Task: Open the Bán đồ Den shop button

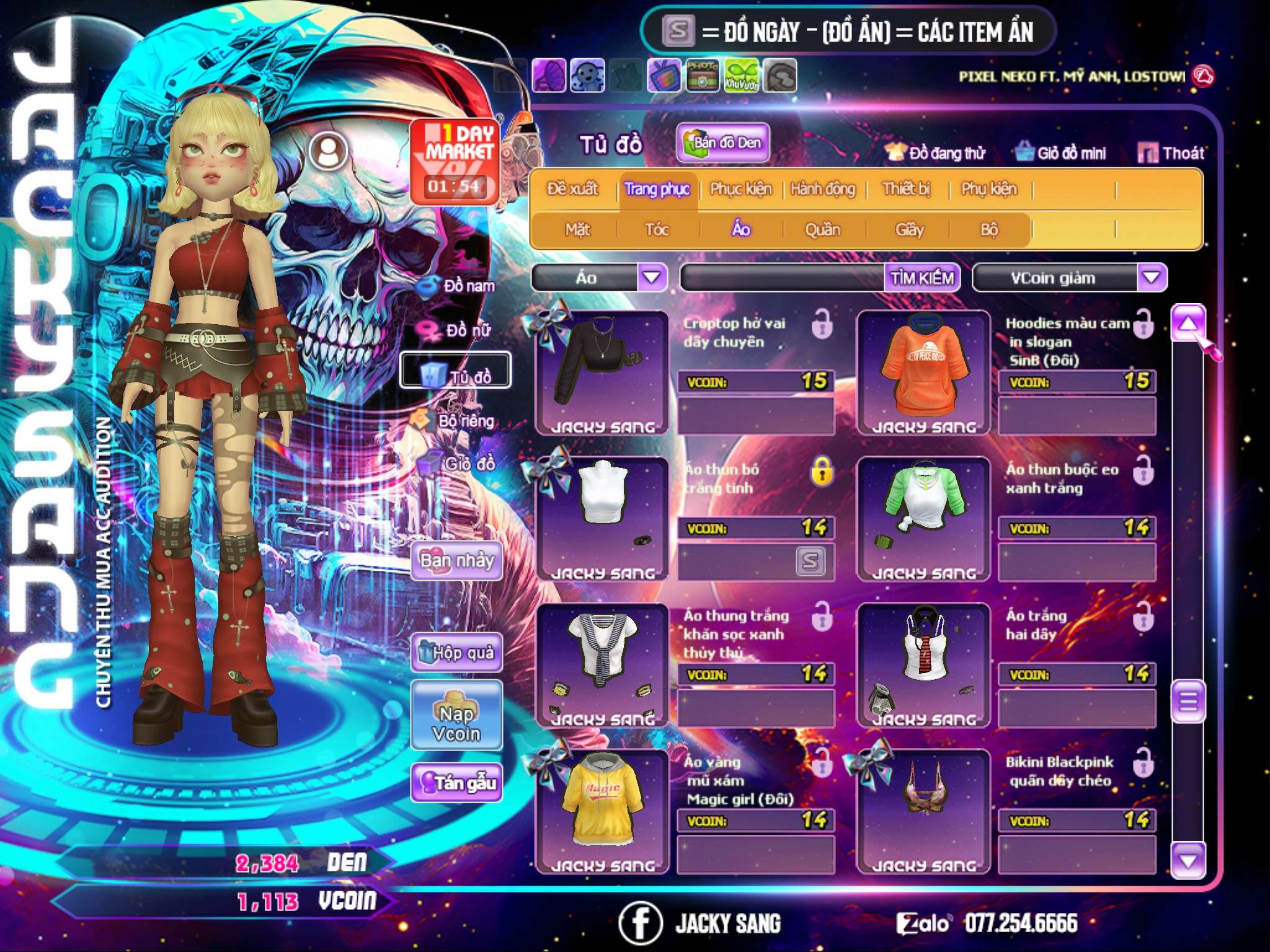Action: (x=722, y=143)
